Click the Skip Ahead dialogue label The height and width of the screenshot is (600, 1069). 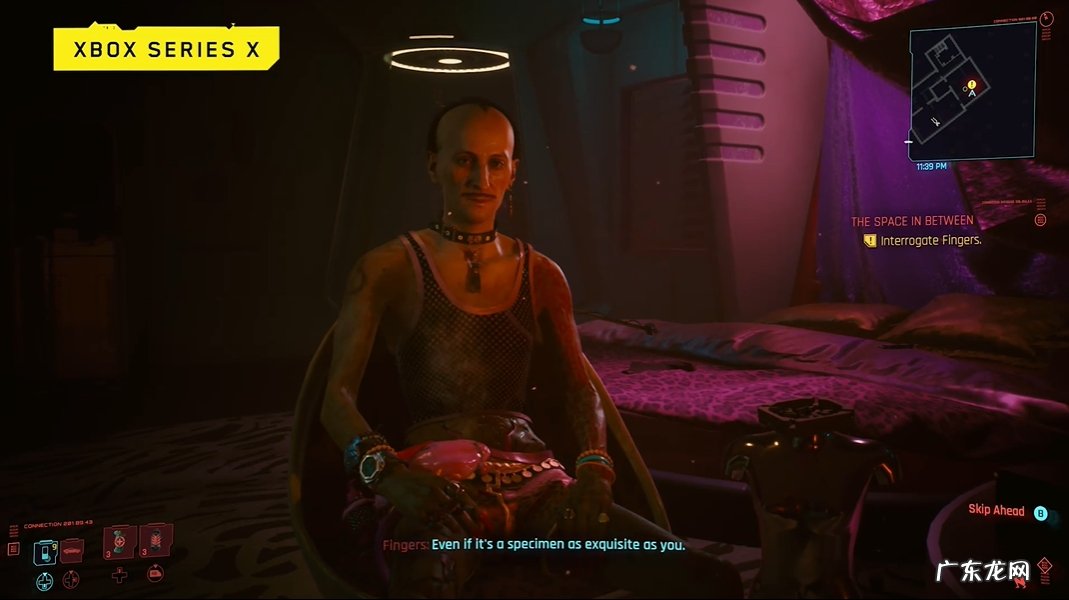click(x=996, y=511)
